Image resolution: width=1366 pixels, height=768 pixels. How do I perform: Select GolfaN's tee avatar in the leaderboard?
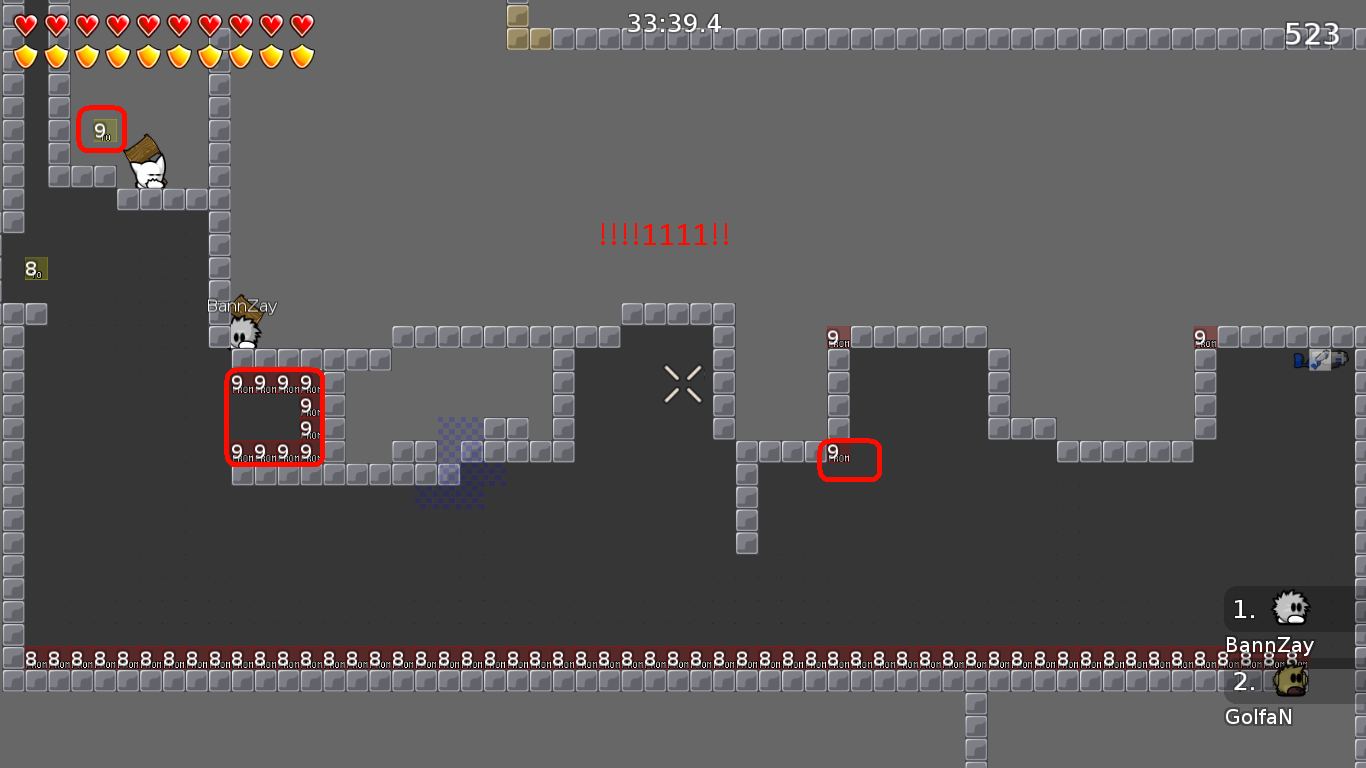pos(1291,681)
